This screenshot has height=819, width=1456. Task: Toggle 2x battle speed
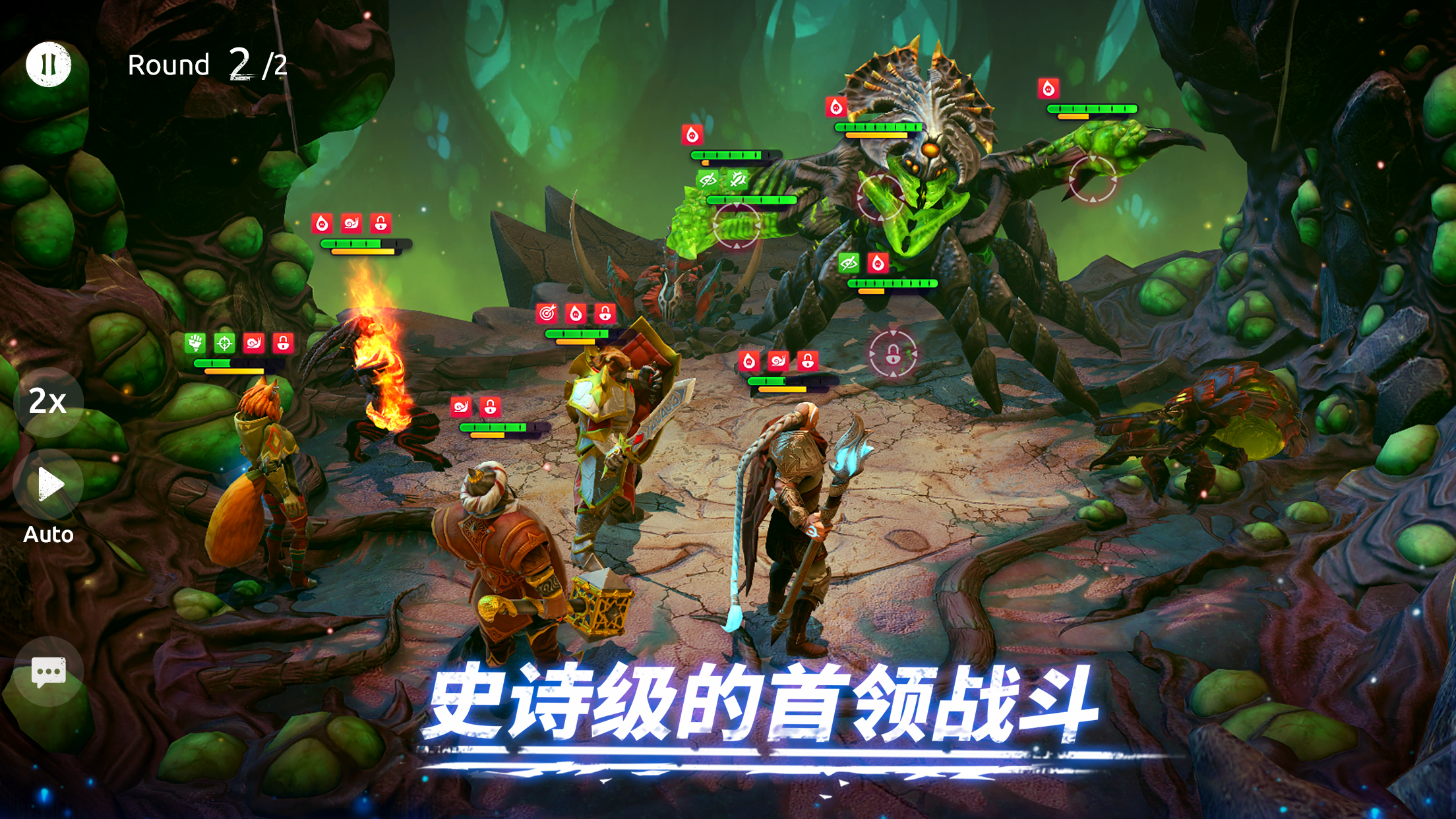(47, 404)
